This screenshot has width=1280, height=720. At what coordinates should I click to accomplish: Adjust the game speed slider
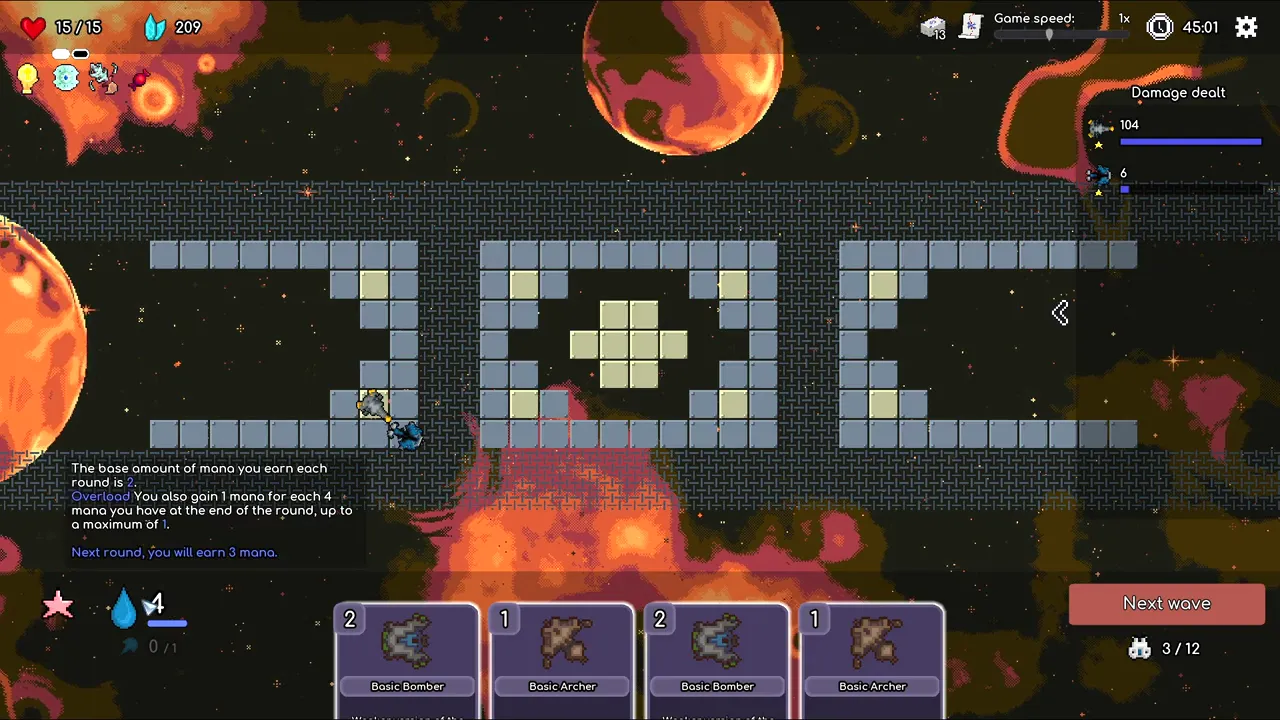click(x=1049, y=34)
